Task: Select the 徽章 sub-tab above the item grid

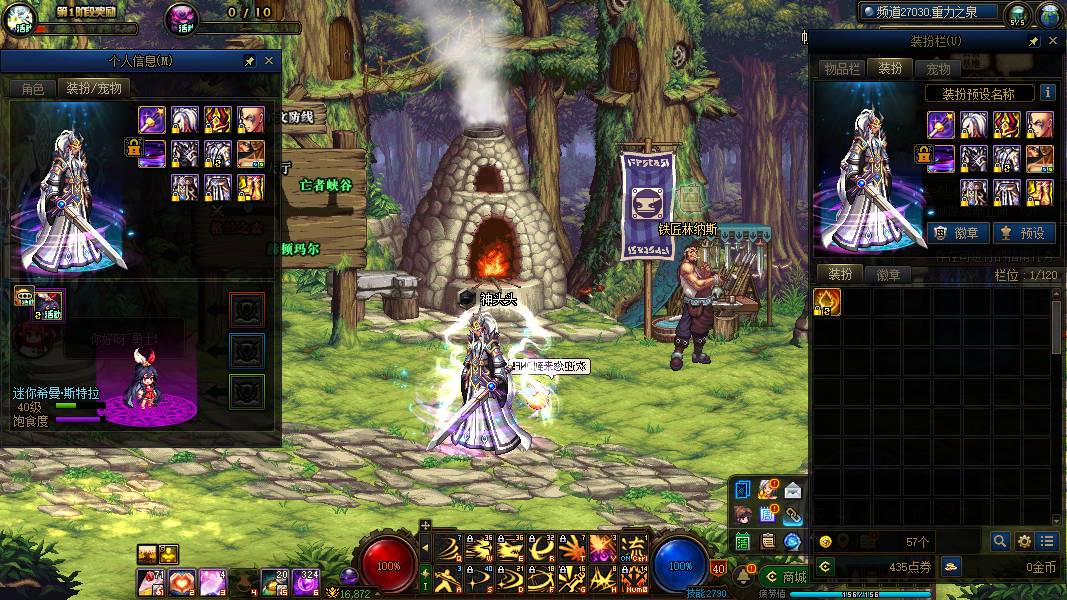Action: pos(888,274)
